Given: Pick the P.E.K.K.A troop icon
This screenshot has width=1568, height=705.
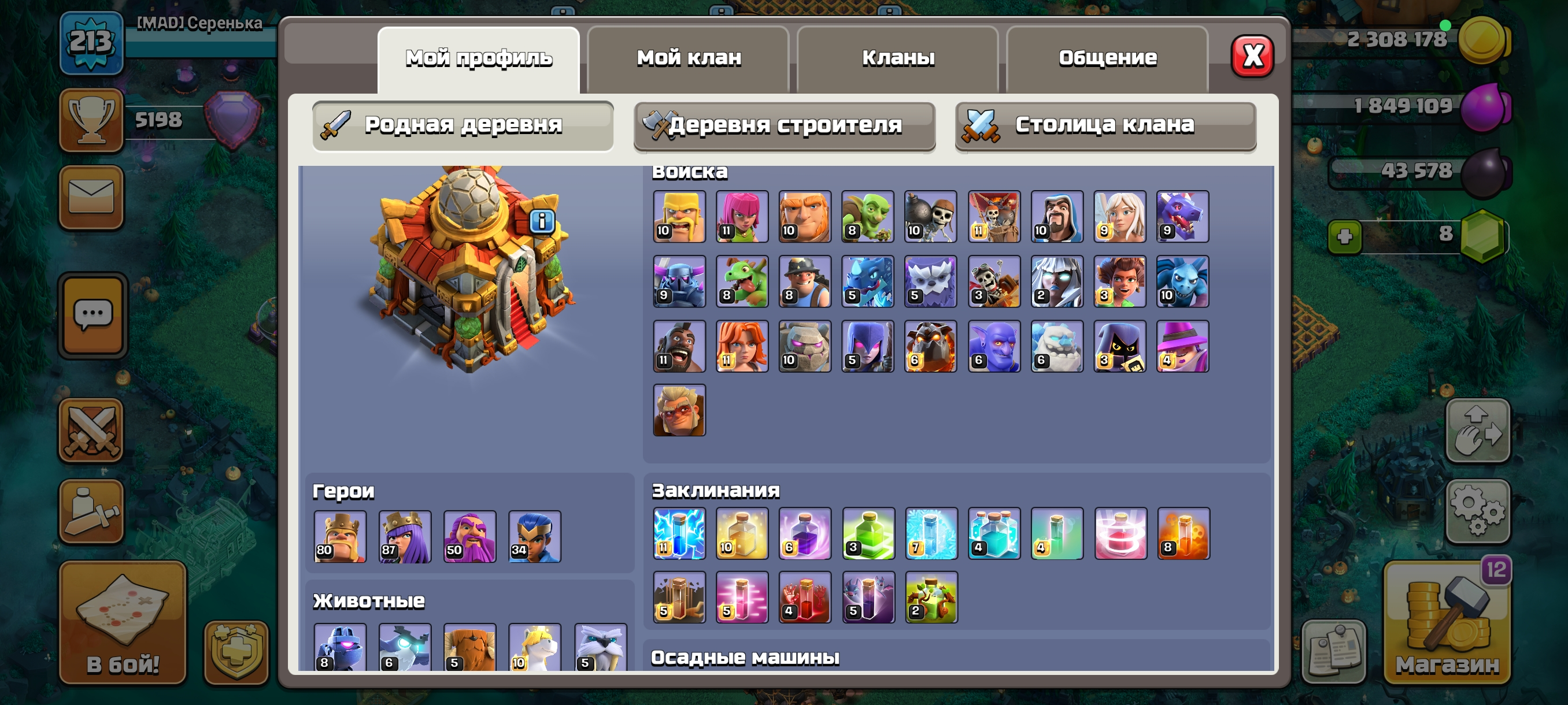Looking at the screenshot, I should point(679,281).
